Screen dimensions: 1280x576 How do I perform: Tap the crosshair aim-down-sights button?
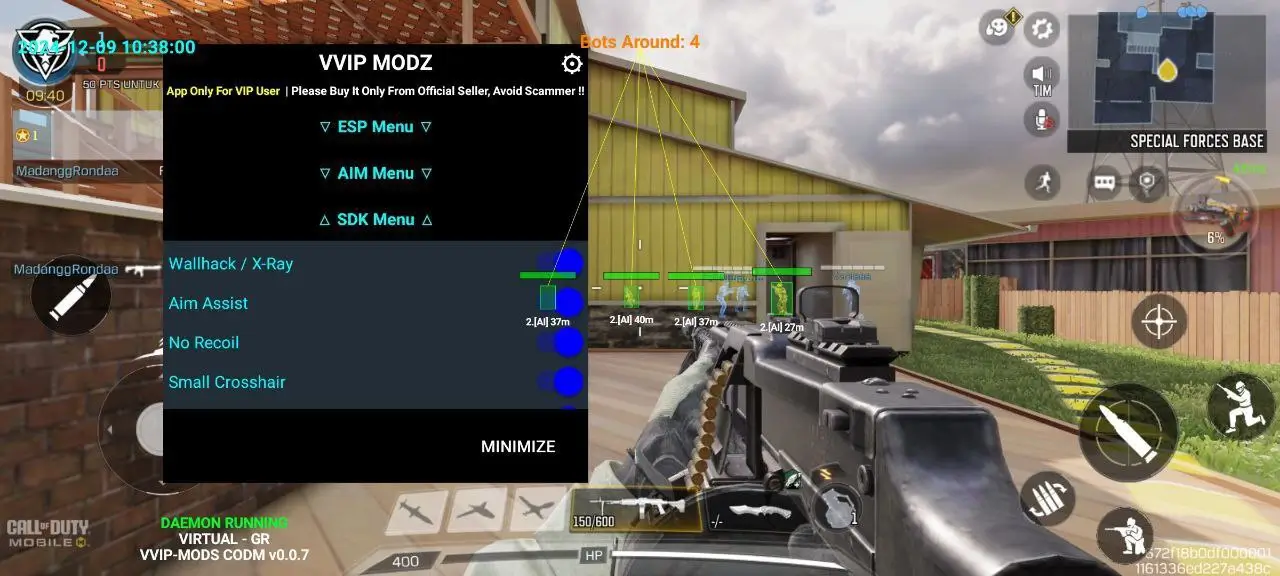[x=1159, y=321]
